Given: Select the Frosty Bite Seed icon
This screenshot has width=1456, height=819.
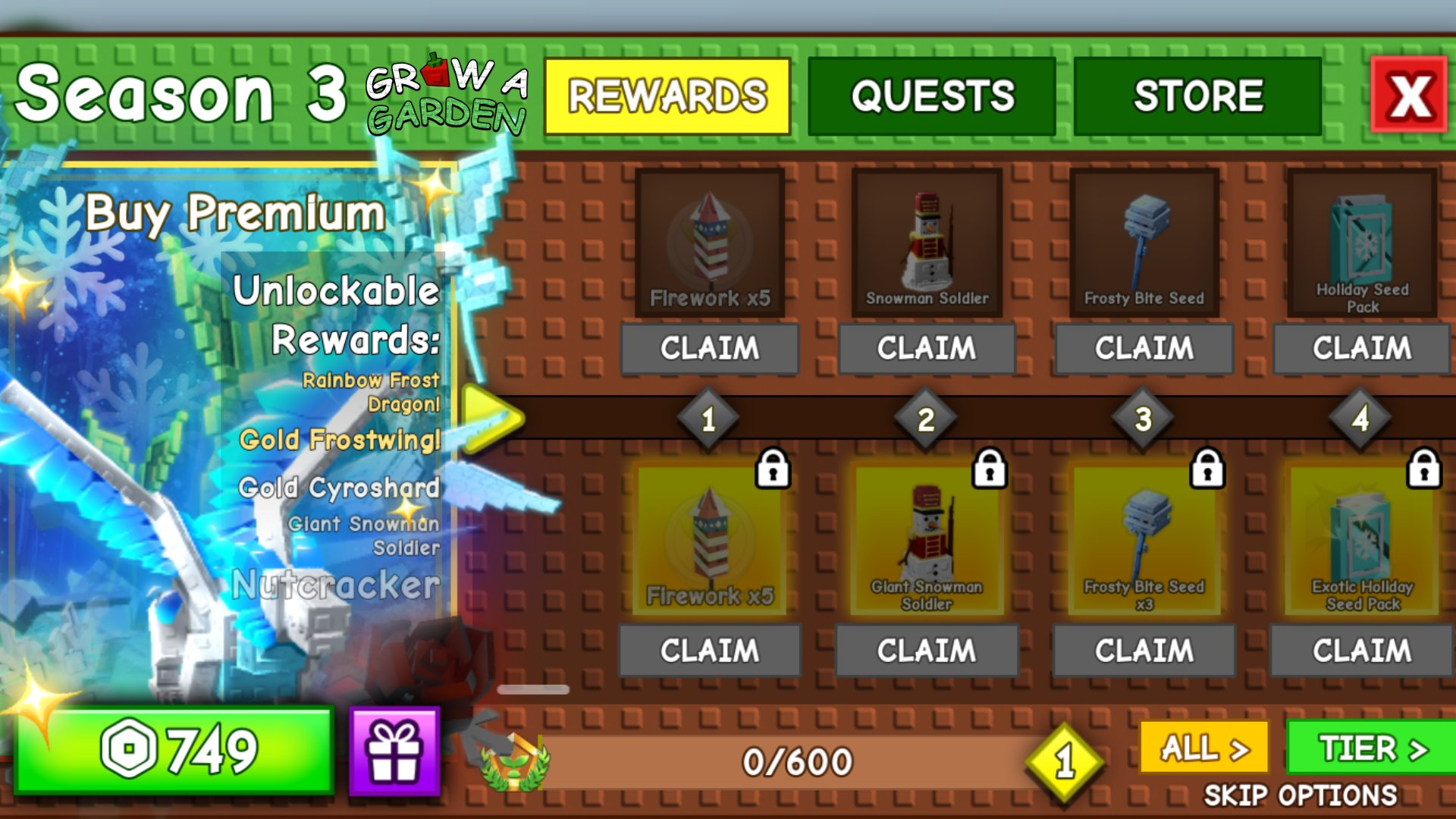Looking at the screenshot, I should (1144, 241).
